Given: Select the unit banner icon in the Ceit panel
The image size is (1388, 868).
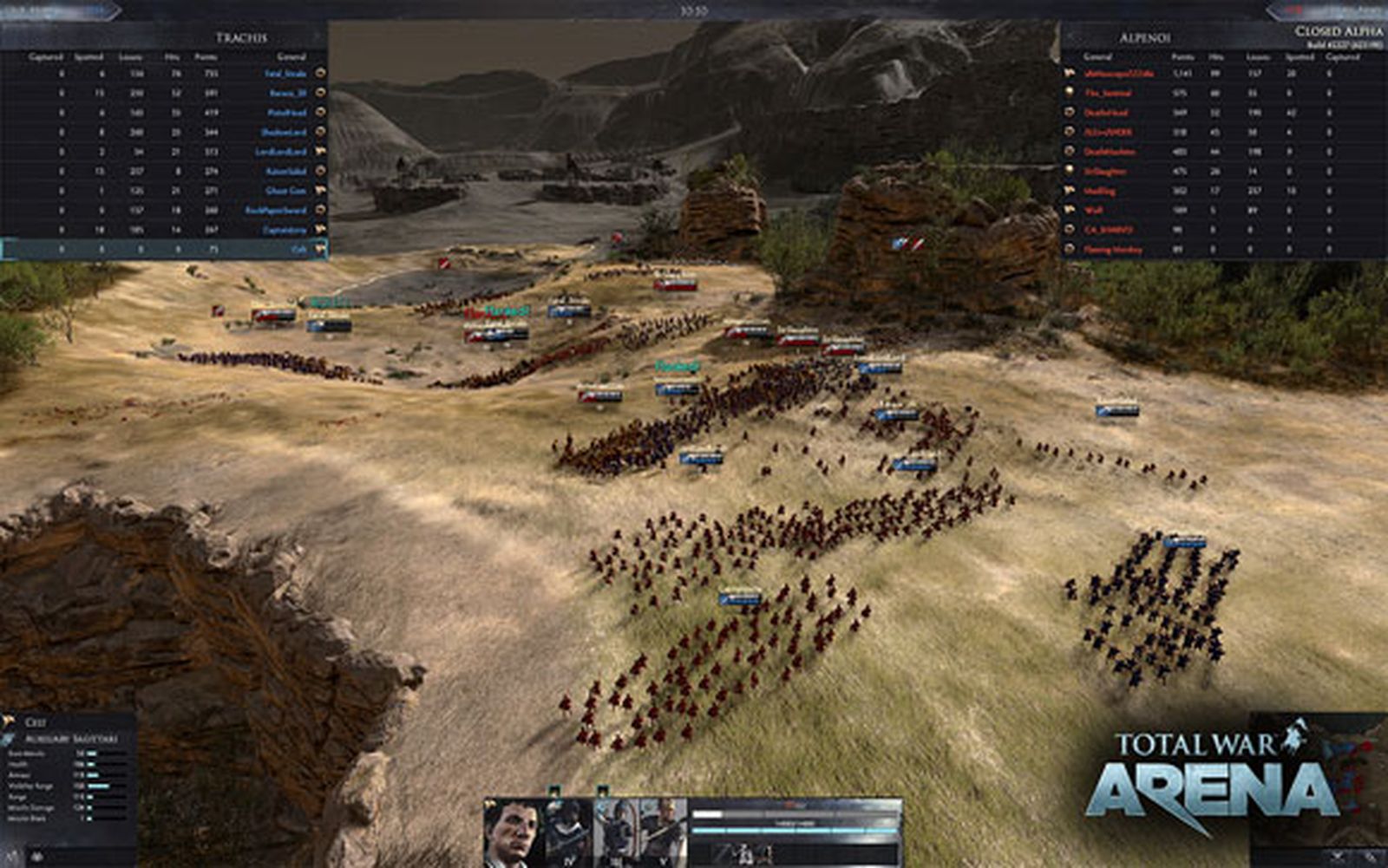Looking at the screenshot, I should (8, 720).
